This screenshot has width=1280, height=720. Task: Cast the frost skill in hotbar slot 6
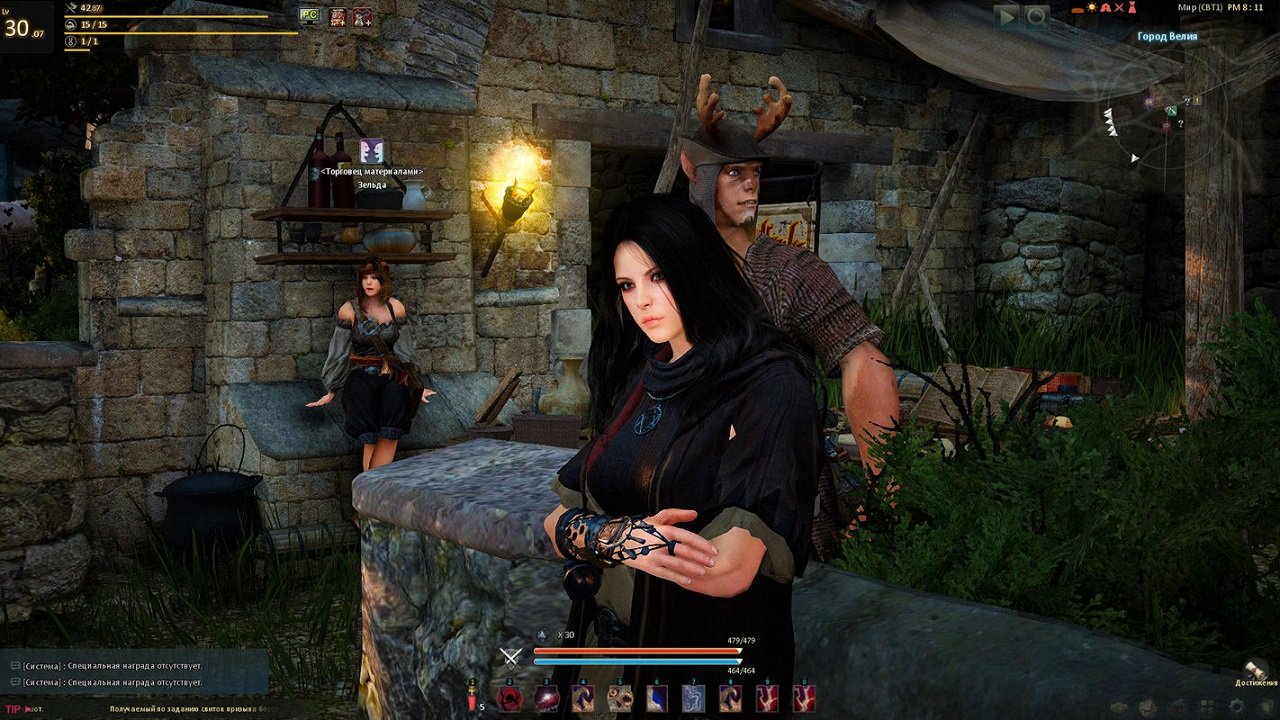coord(656,697)
